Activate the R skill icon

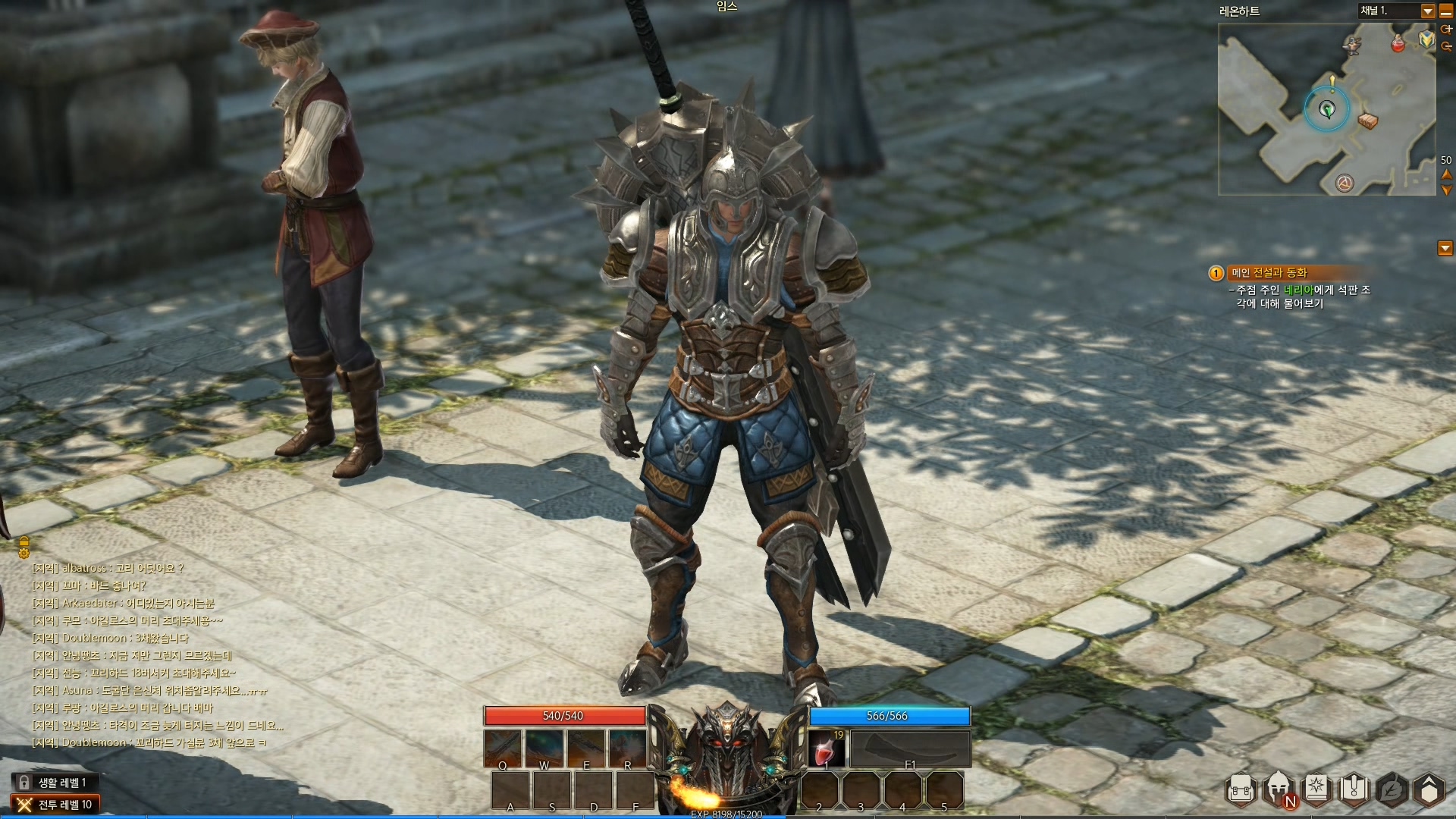coord(628,748)
